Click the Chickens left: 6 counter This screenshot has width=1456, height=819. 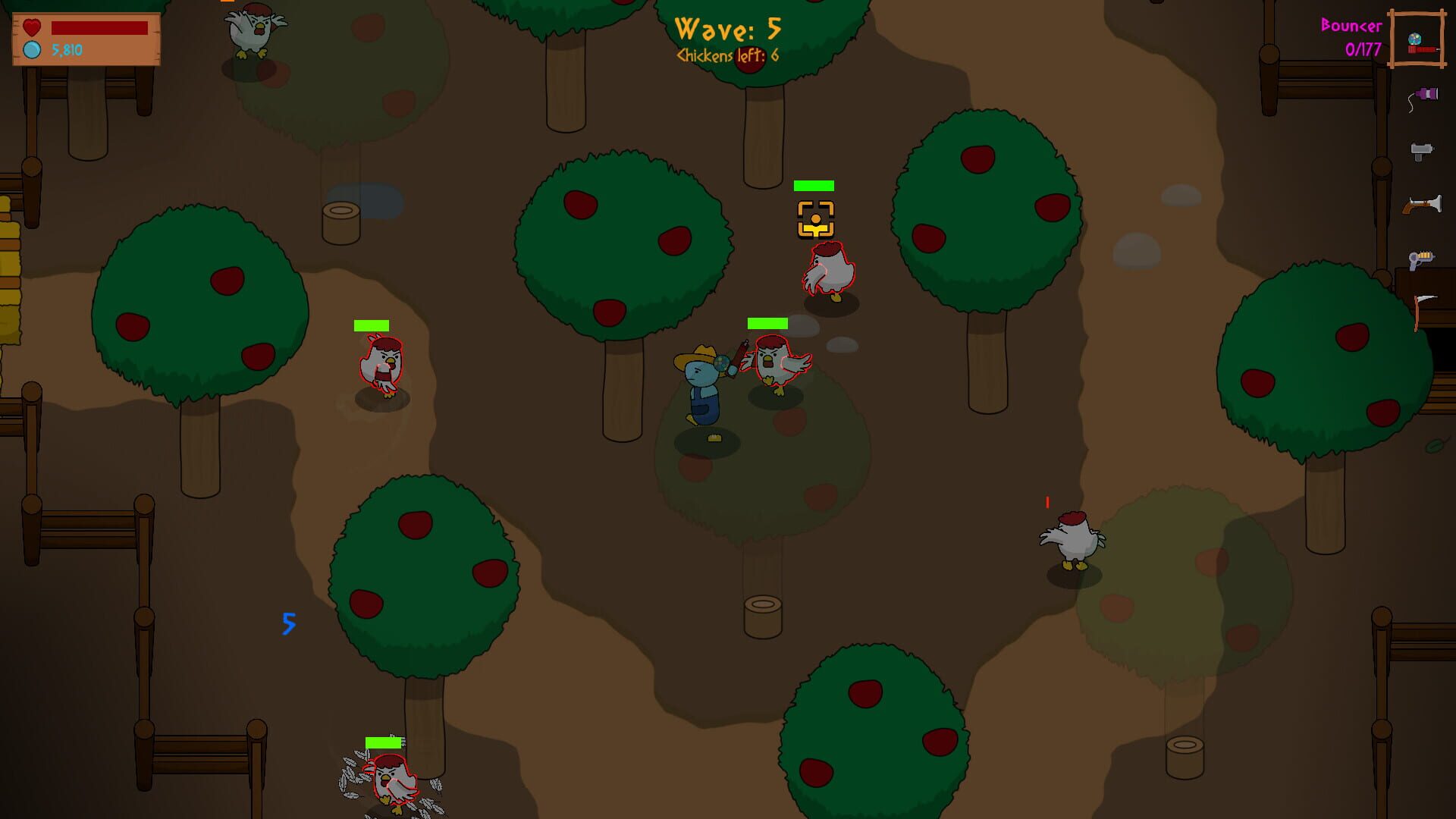click(726, 56)
